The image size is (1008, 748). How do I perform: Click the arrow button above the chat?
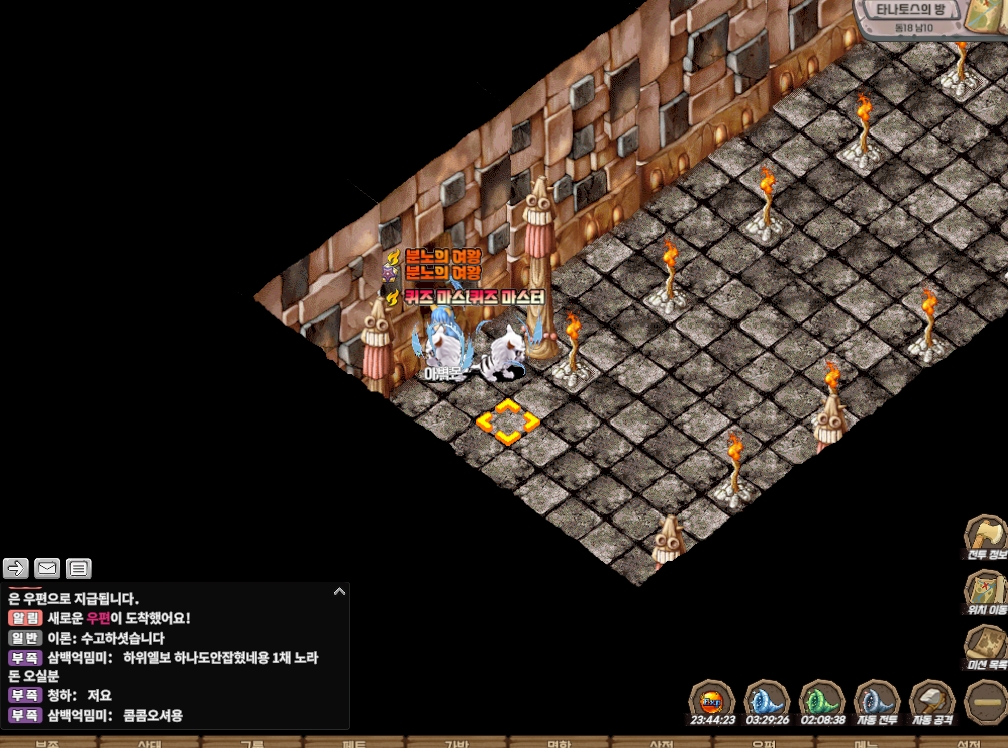pos(16,569)
